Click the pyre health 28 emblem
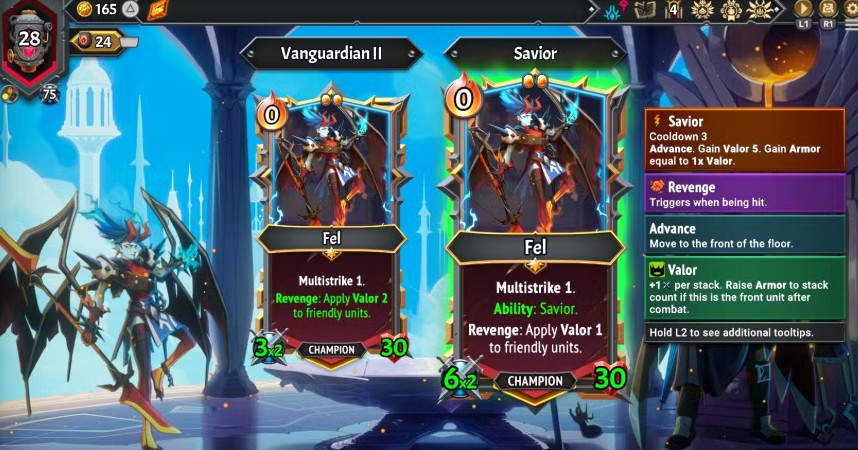The width and height of the screenshot is (858, 450). coord(30,42)
